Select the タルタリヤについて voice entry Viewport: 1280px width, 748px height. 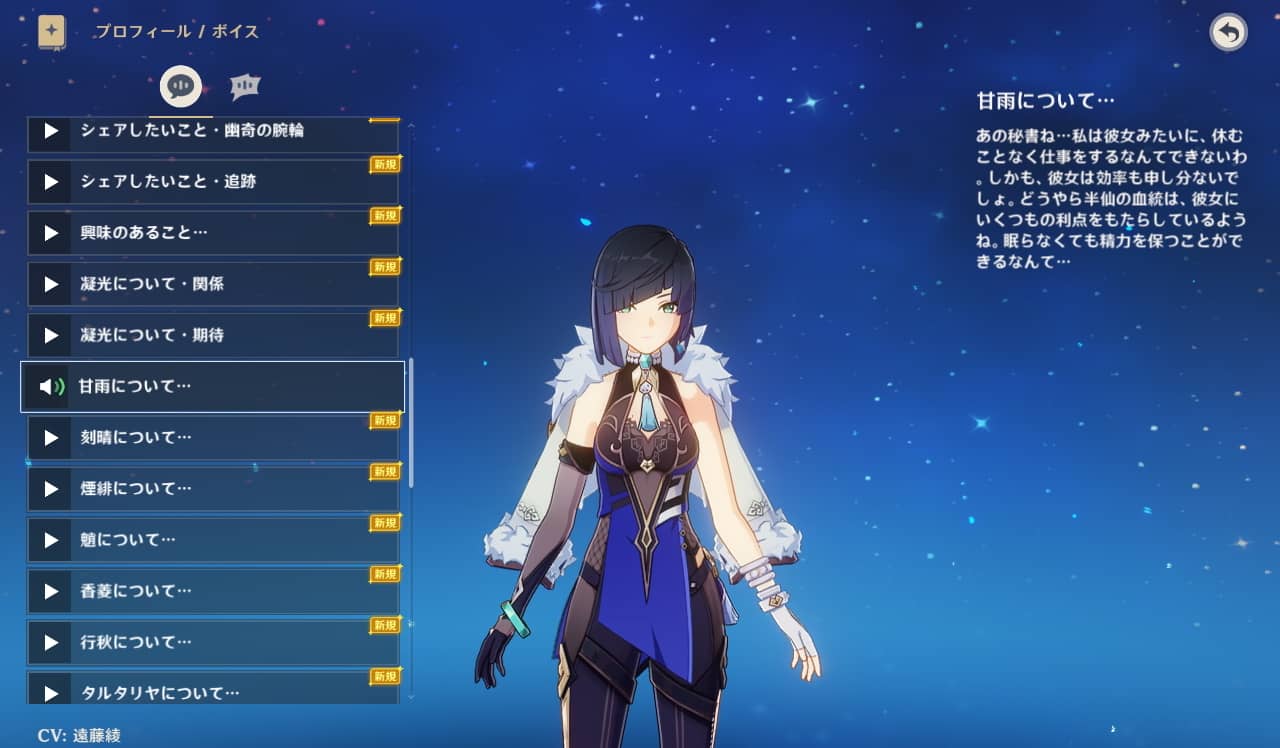pyautogui.click(x=212, y=690)
